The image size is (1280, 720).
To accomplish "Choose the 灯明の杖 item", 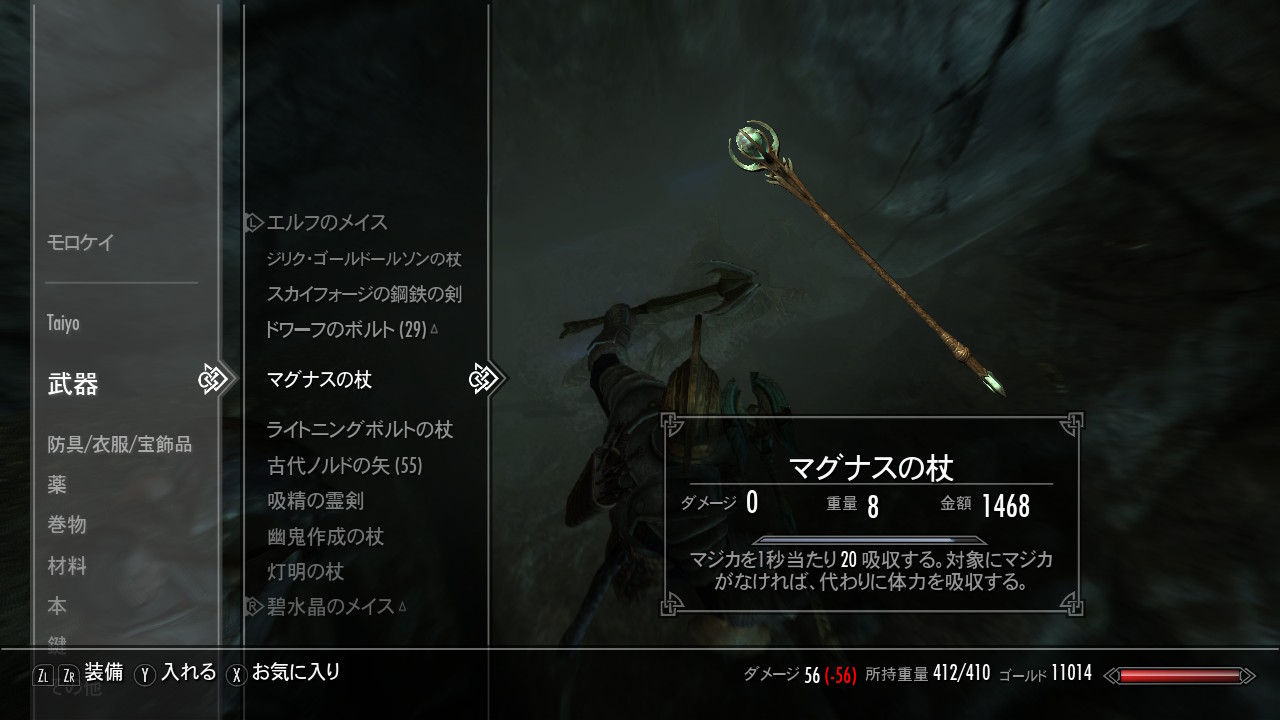I will pyautogui.click(x=306, y=572).
